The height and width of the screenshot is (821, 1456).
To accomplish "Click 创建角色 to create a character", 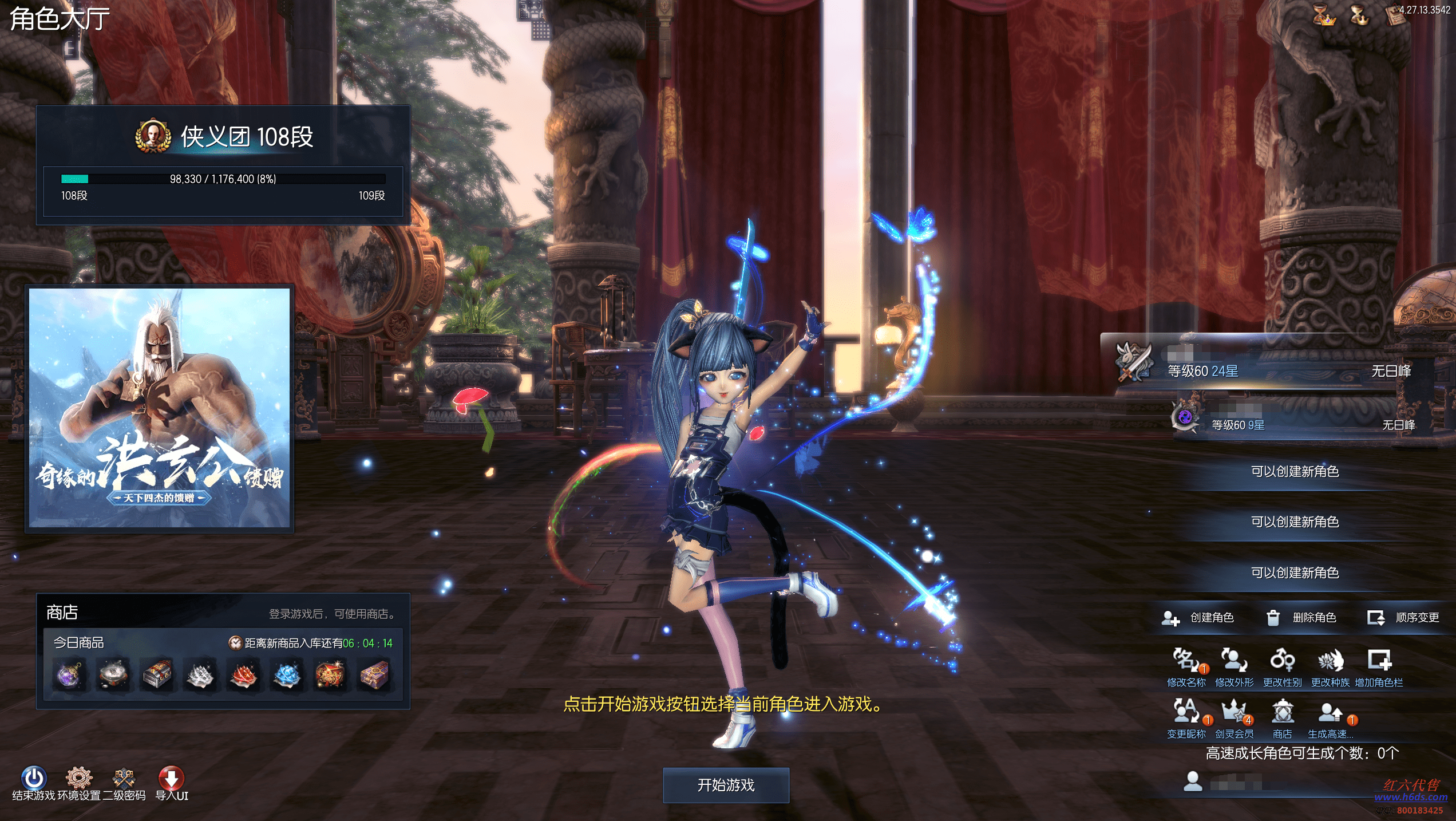I will 1200,617.
